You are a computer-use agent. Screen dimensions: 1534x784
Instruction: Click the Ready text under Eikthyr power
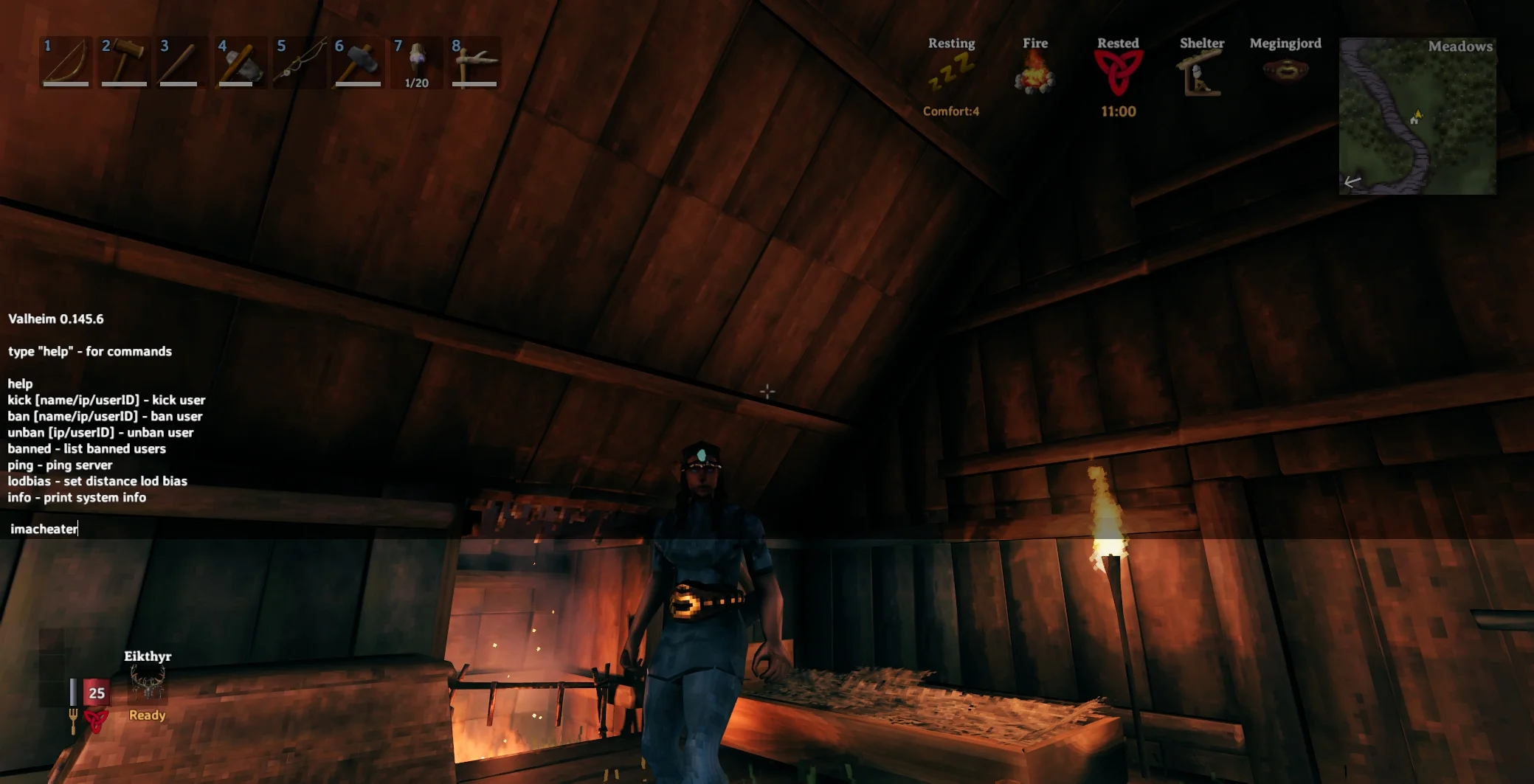pyautogui.click(x=147, y=715)
